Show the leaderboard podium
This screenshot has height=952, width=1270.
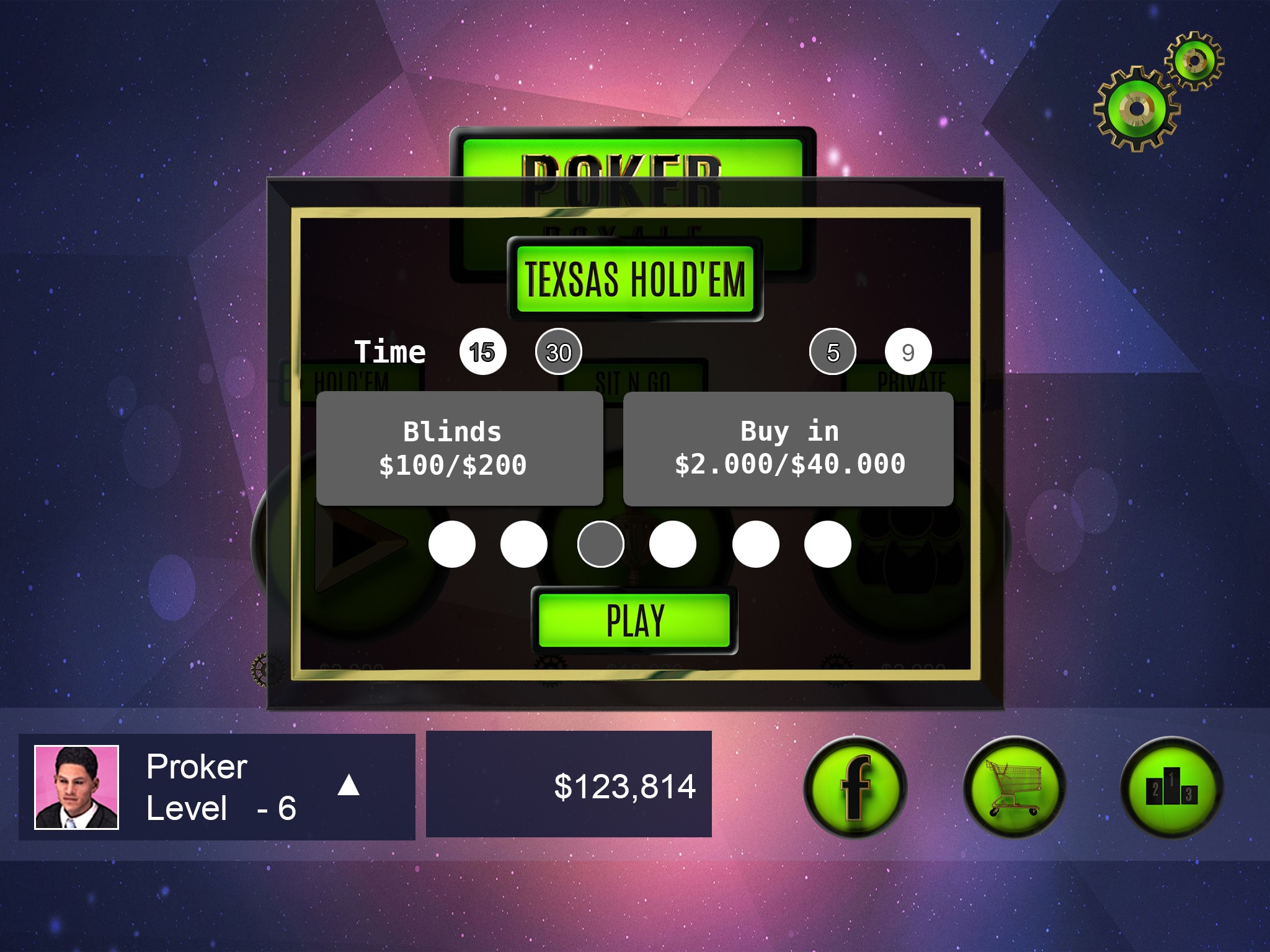[1171, 787]
